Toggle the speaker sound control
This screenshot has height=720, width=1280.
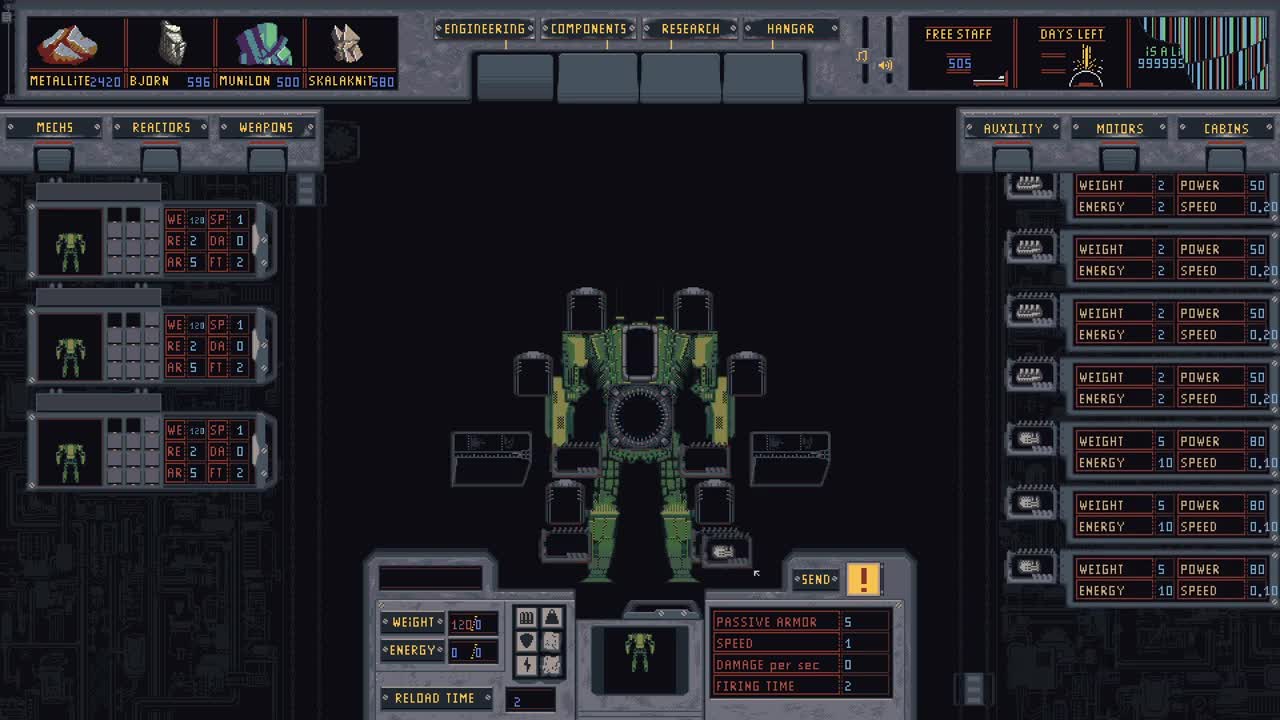pyautogui.click(x=885, y=64)
